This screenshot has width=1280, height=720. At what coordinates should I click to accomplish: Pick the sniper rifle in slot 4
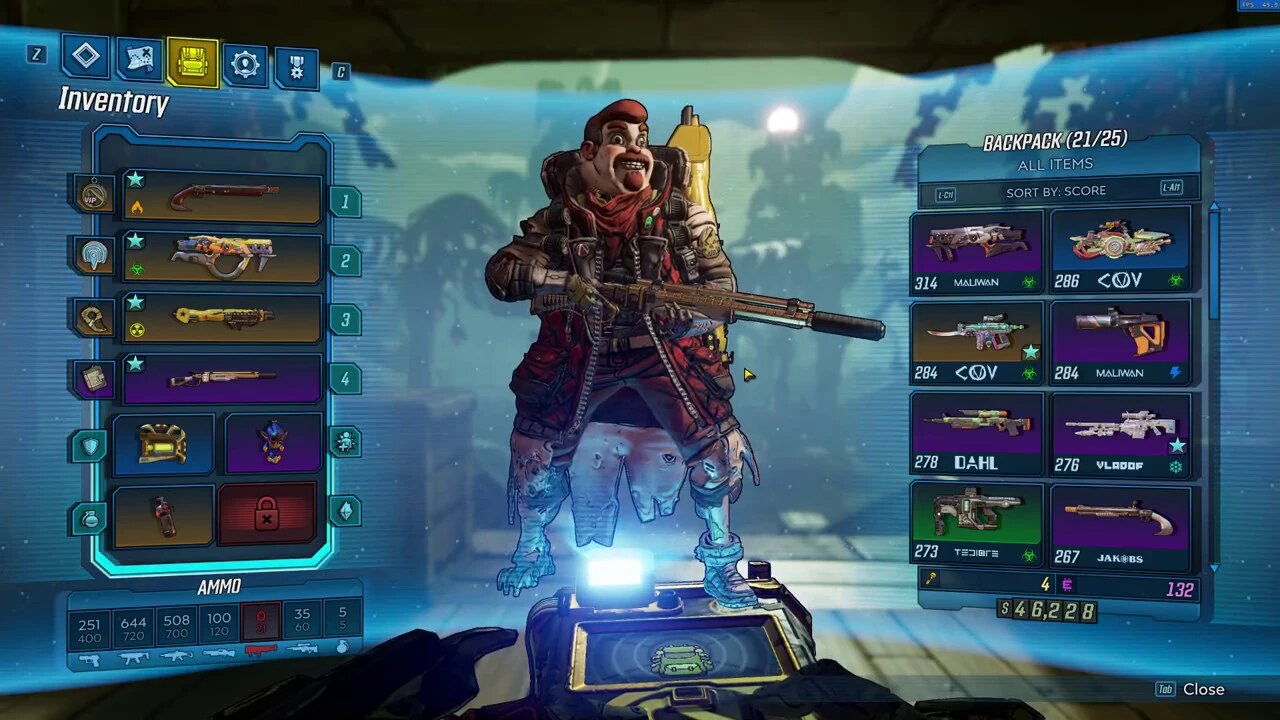pyautogui.click(x=222, y=379)
